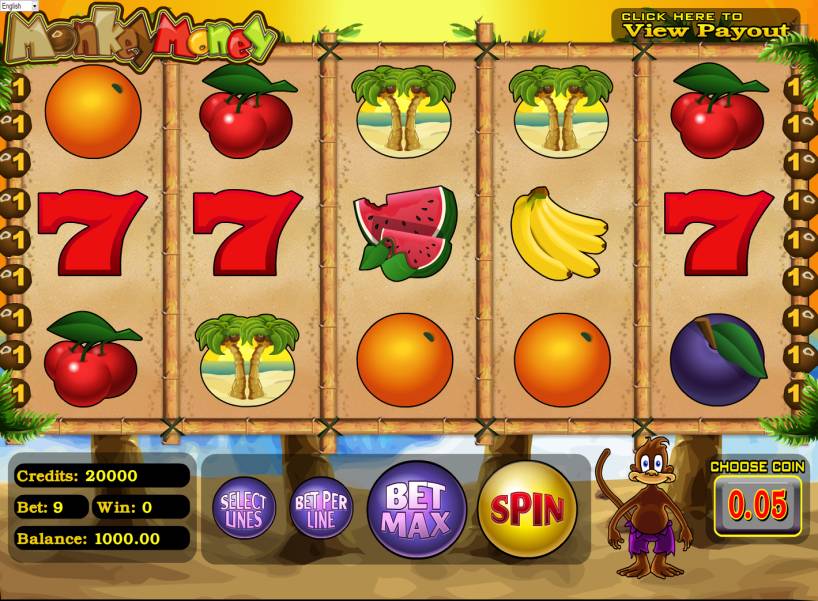Spin the slot reels
The height and width of the screenshot is (601, 818).
pos(527,509)
